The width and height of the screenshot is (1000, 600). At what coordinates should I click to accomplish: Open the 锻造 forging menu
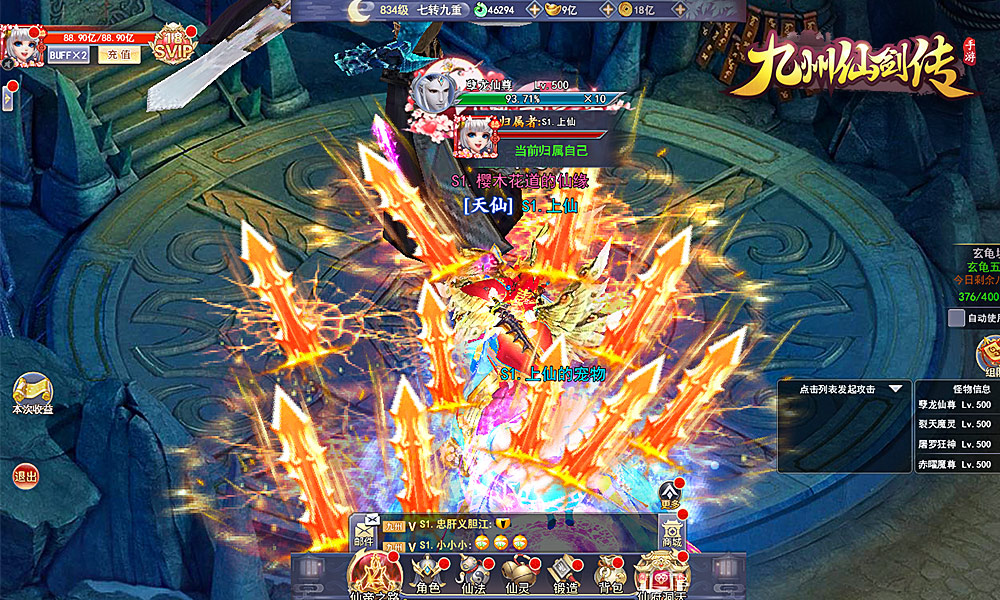[564, 574]
